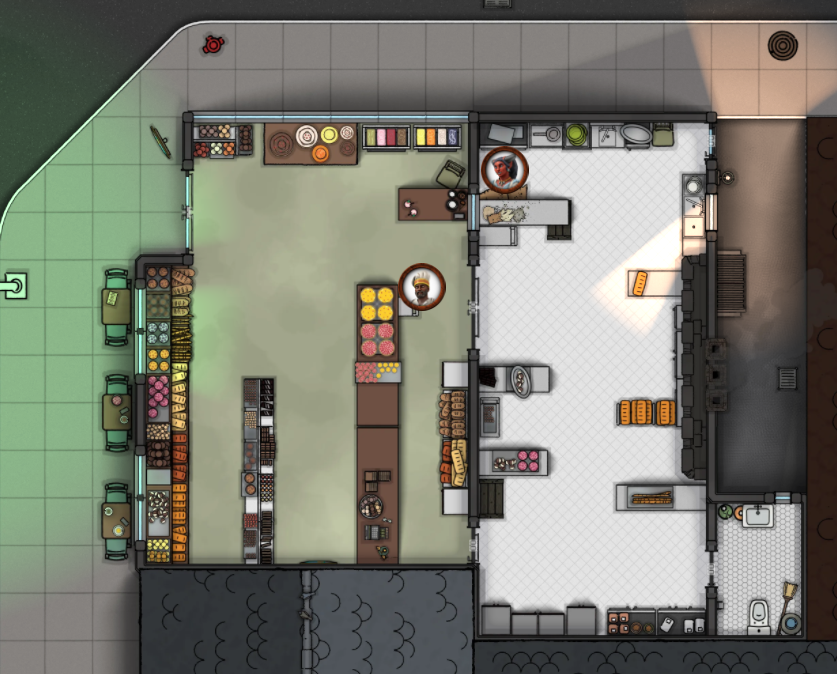This screenshot has width=837, height=674.
Task: Select the baker token with chef hat
Action: coord(422,288)
